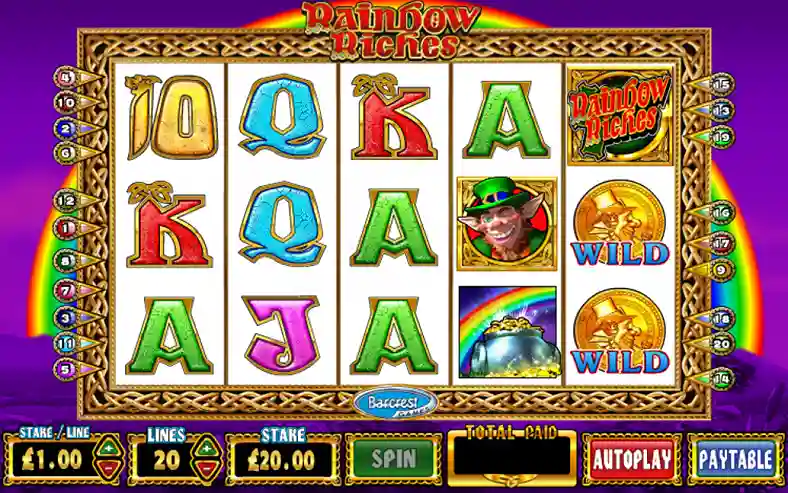Start Autoplay mode

point(631,460)
